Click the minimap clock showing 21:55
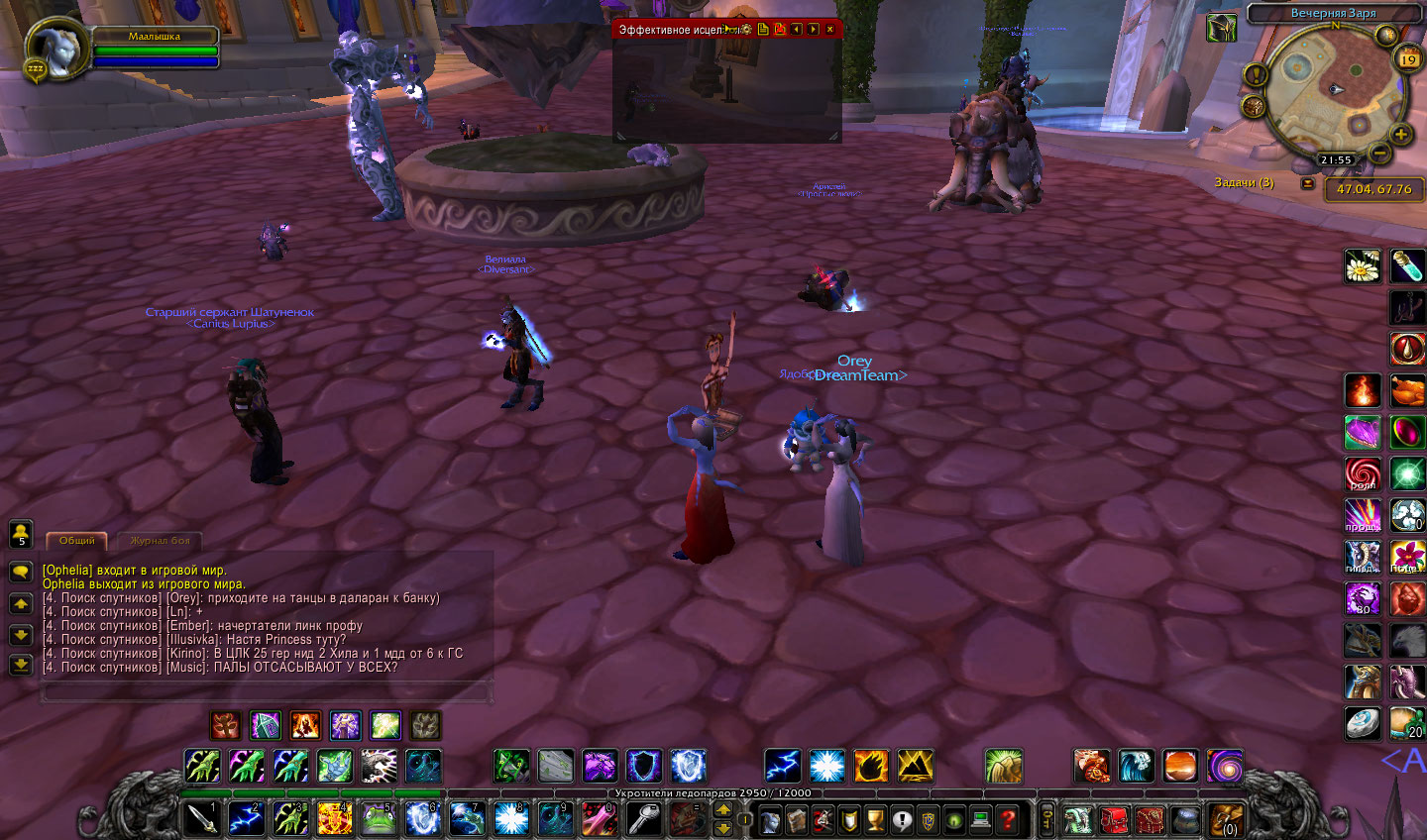This screenshot has height=840, width=1427. [x=1335, y=159]
